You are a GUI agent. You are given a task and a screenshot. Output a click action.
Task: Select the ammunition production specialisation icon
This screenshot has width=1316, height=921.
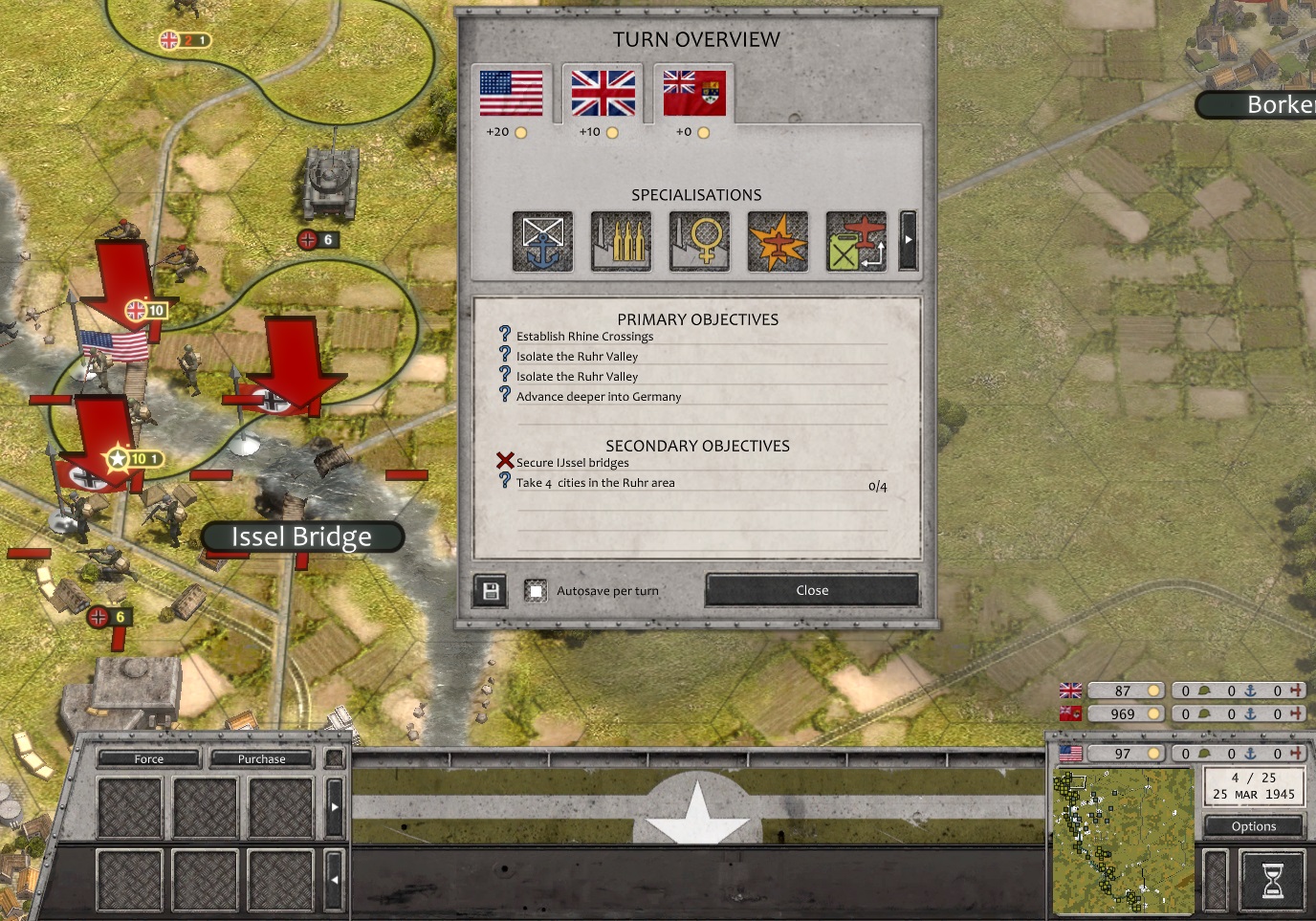pos(621,241)
